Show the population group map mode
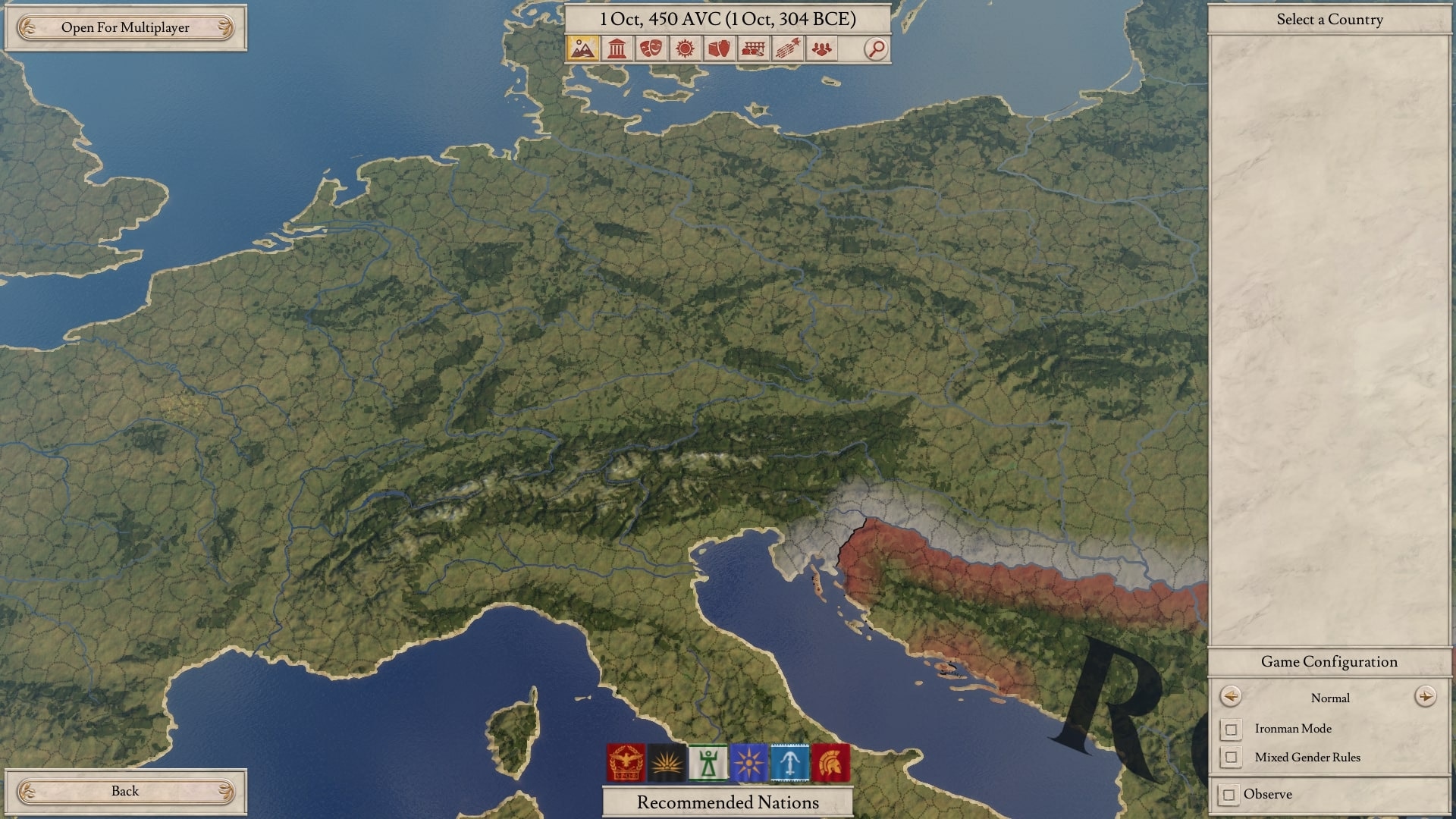Image resolution: width=1456 pixels, height=819 pixels. click(x=821, y=49)
